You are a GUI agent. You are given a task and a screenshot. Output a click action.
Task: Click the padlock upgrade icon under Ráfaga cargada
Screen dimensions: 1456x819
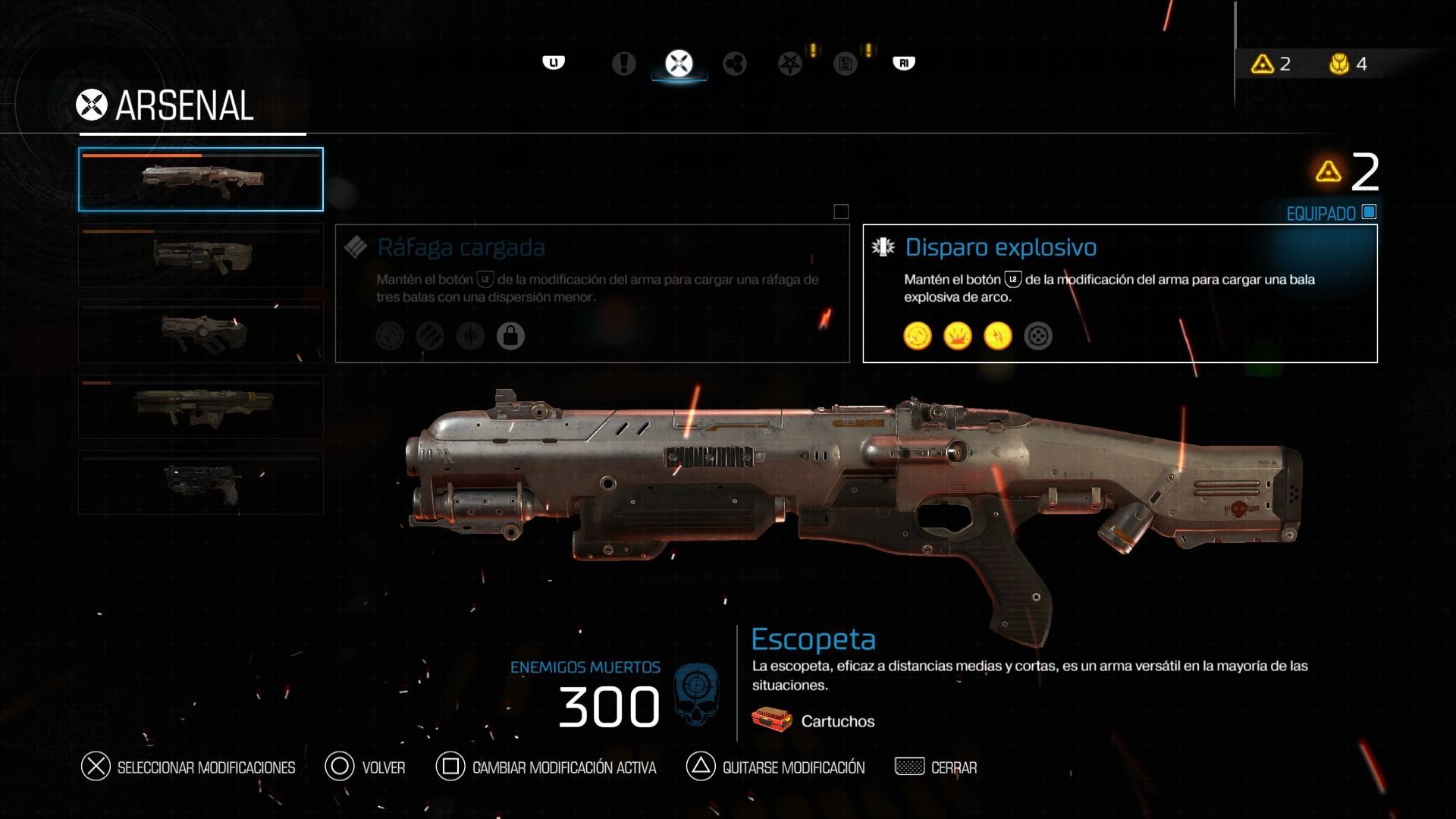click(x=510, y=336)
